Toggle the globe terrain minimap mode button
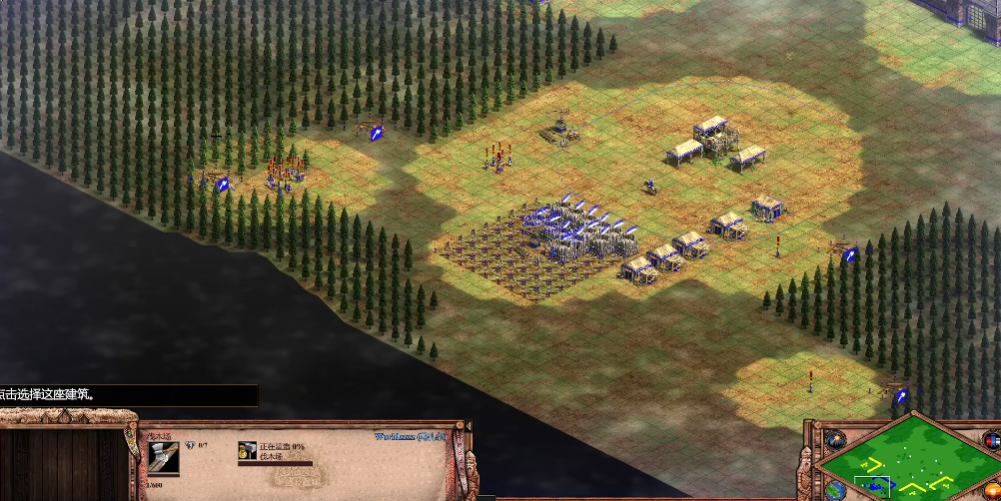 [835, 489]
